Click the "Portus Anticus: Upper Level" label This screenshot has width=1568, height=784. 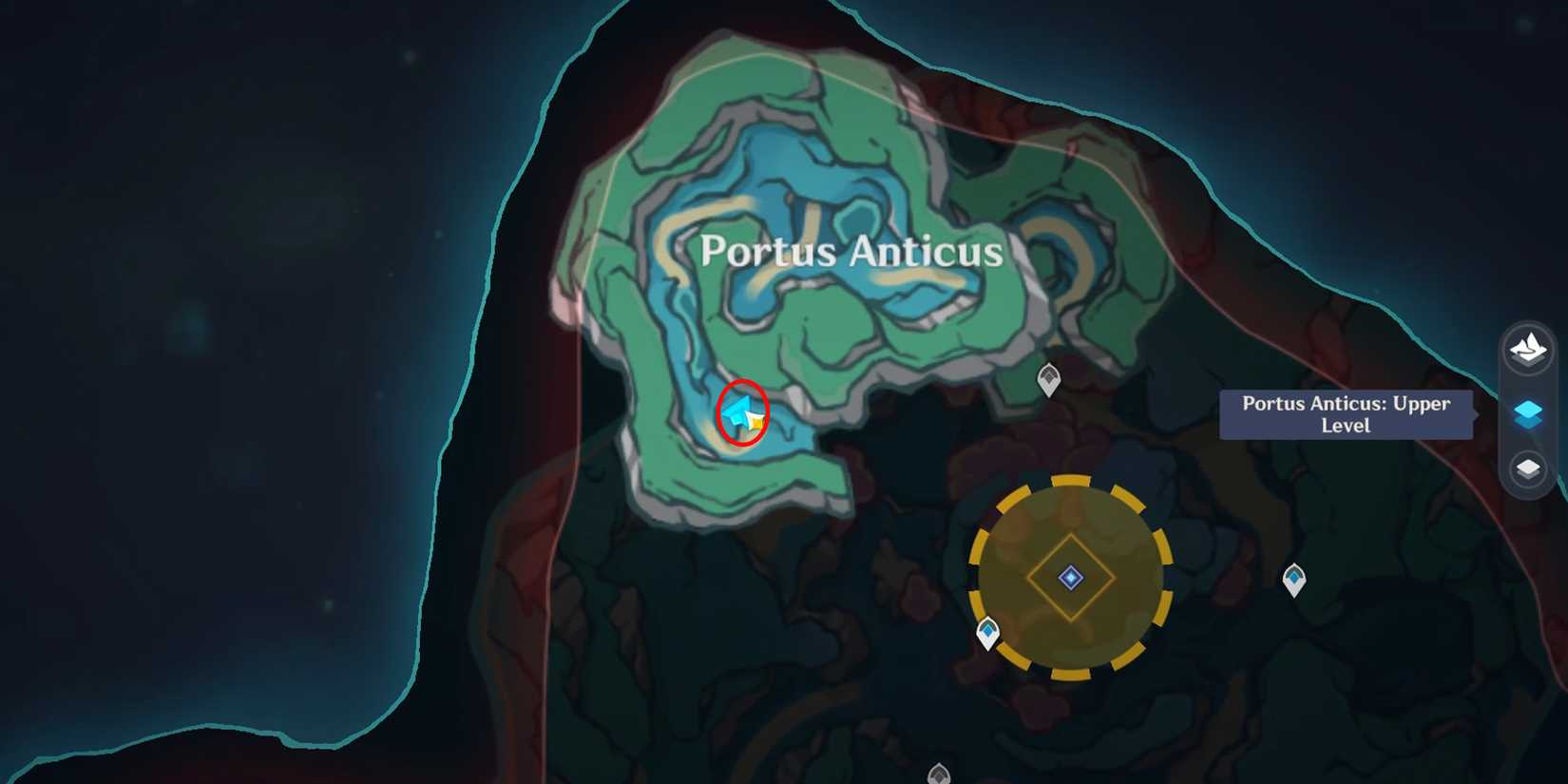1346,414
